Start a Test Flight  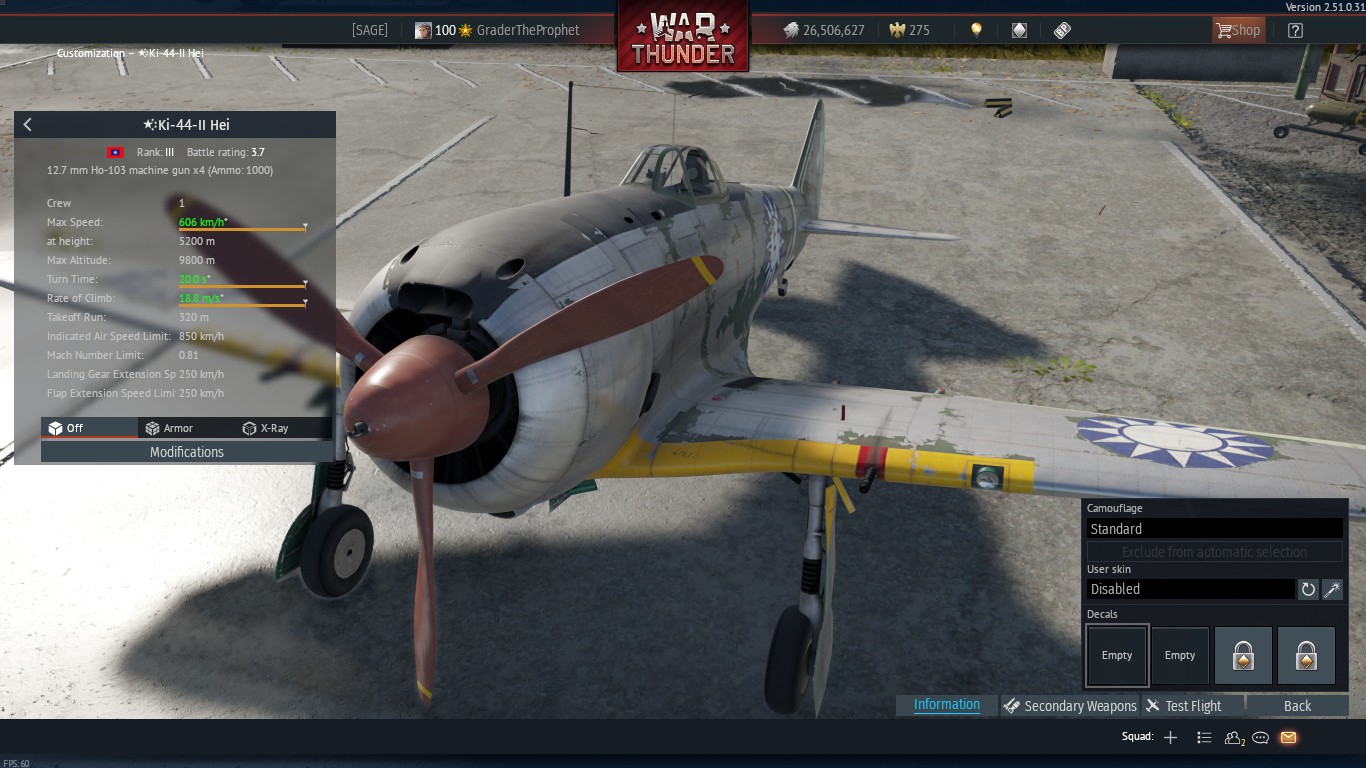point(1184,706)
